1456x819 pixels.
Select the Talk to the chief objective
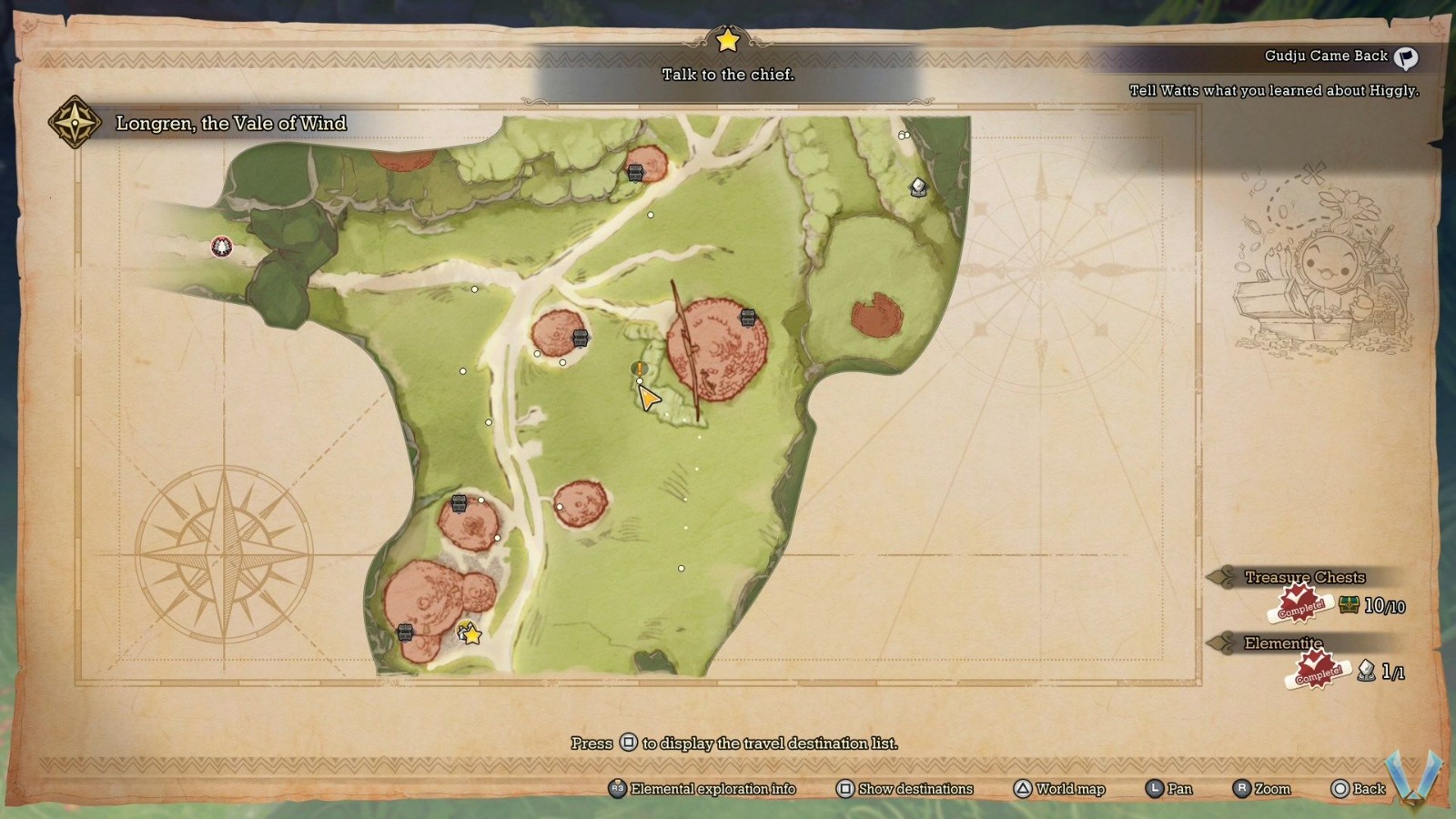727,75
